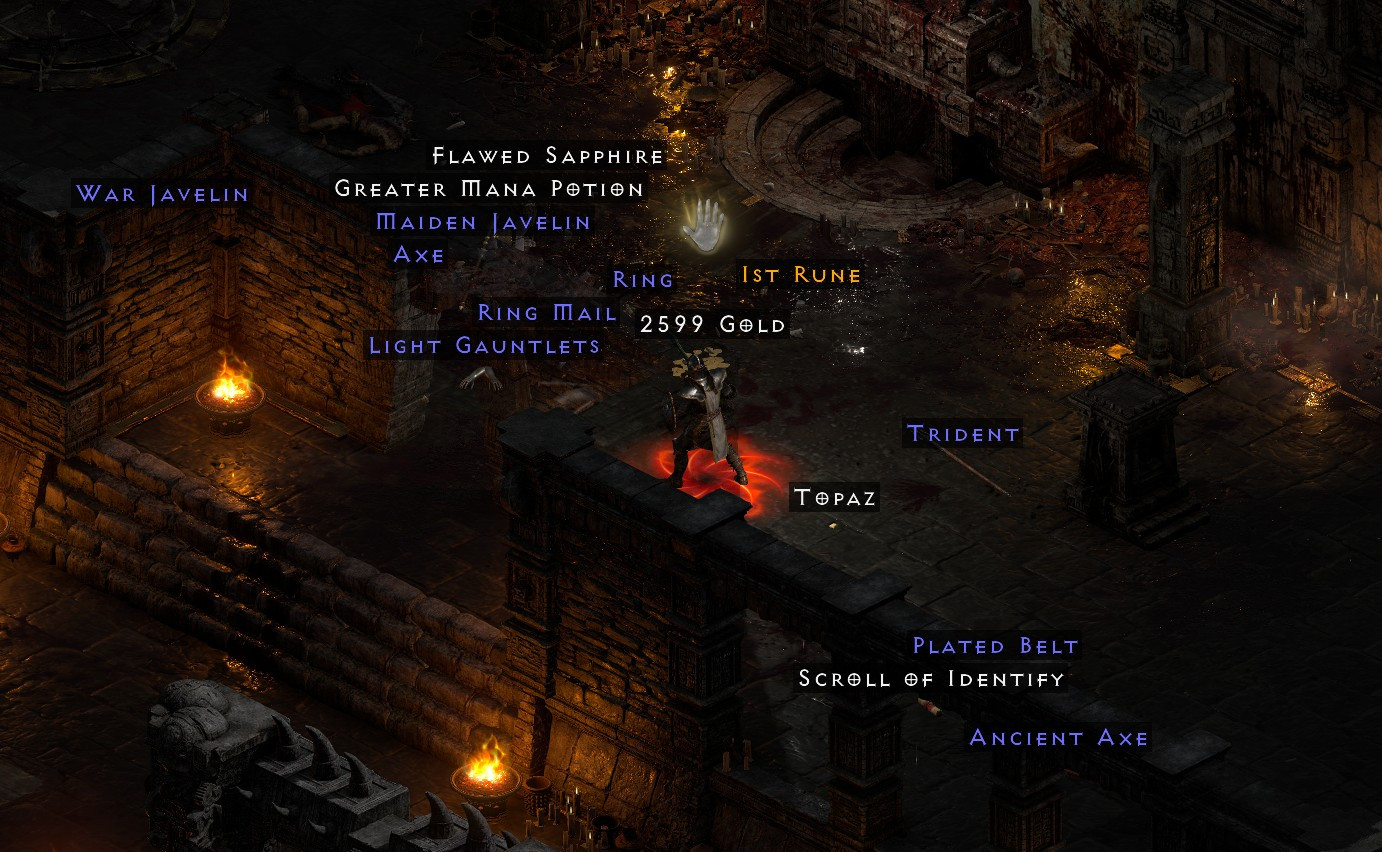Collect the Maiden Javelin

pos(481,222)
